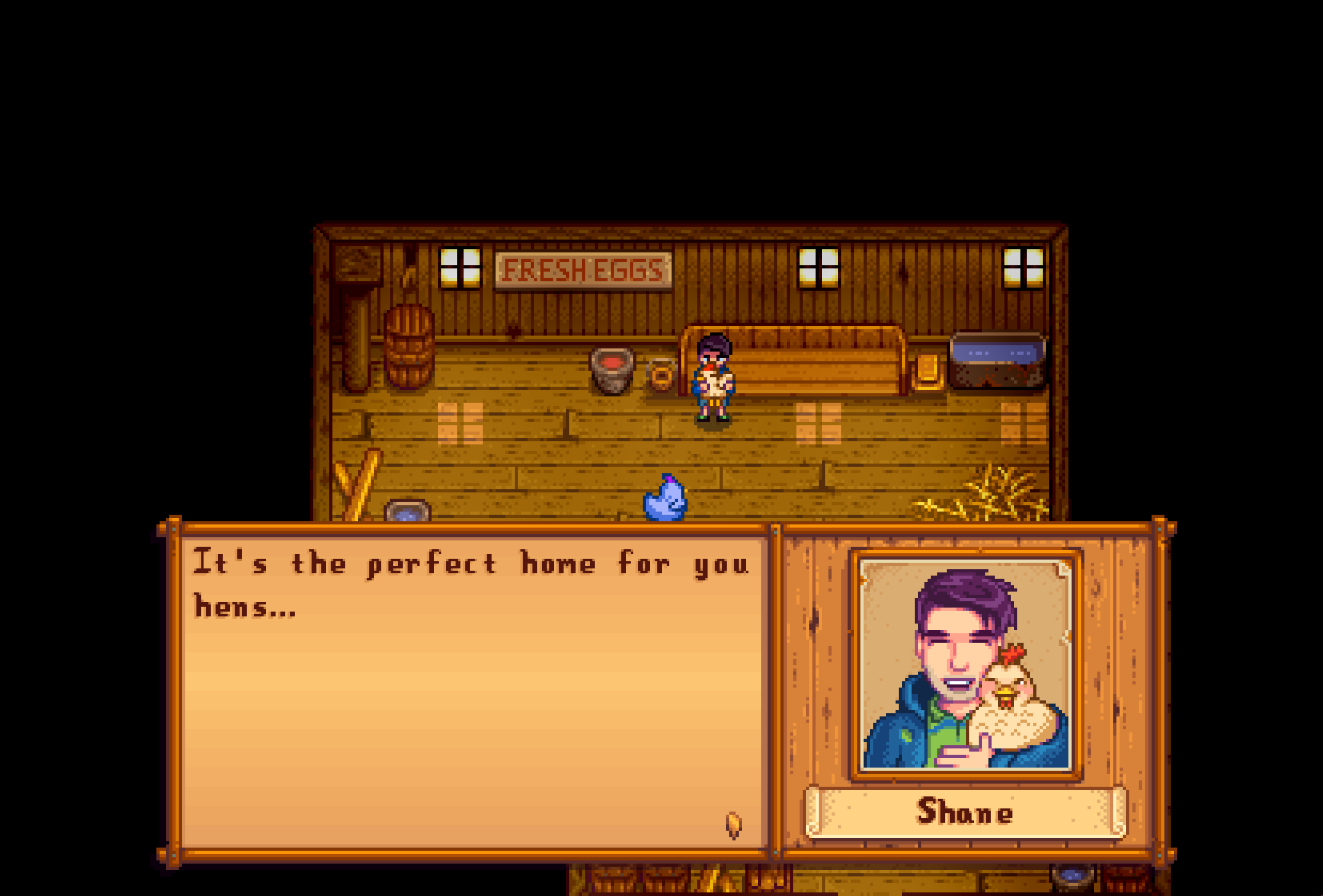Select the Shane name label
The image size is (1323, 896).
tap(963, 813)
